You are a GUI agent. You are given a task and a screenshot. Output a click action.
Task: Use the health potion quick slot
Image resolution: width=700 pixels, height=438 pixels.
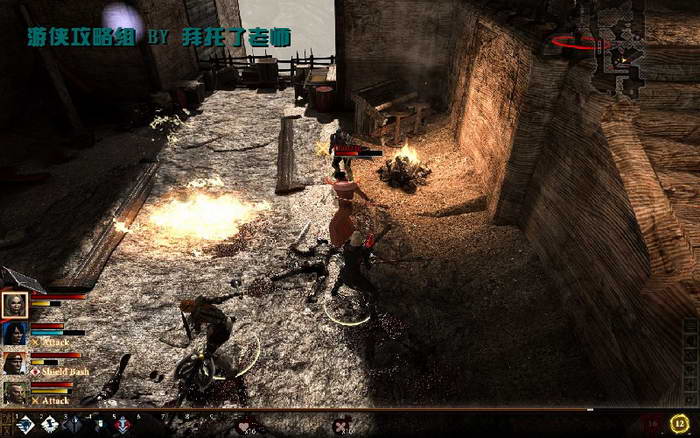[245, 426]
